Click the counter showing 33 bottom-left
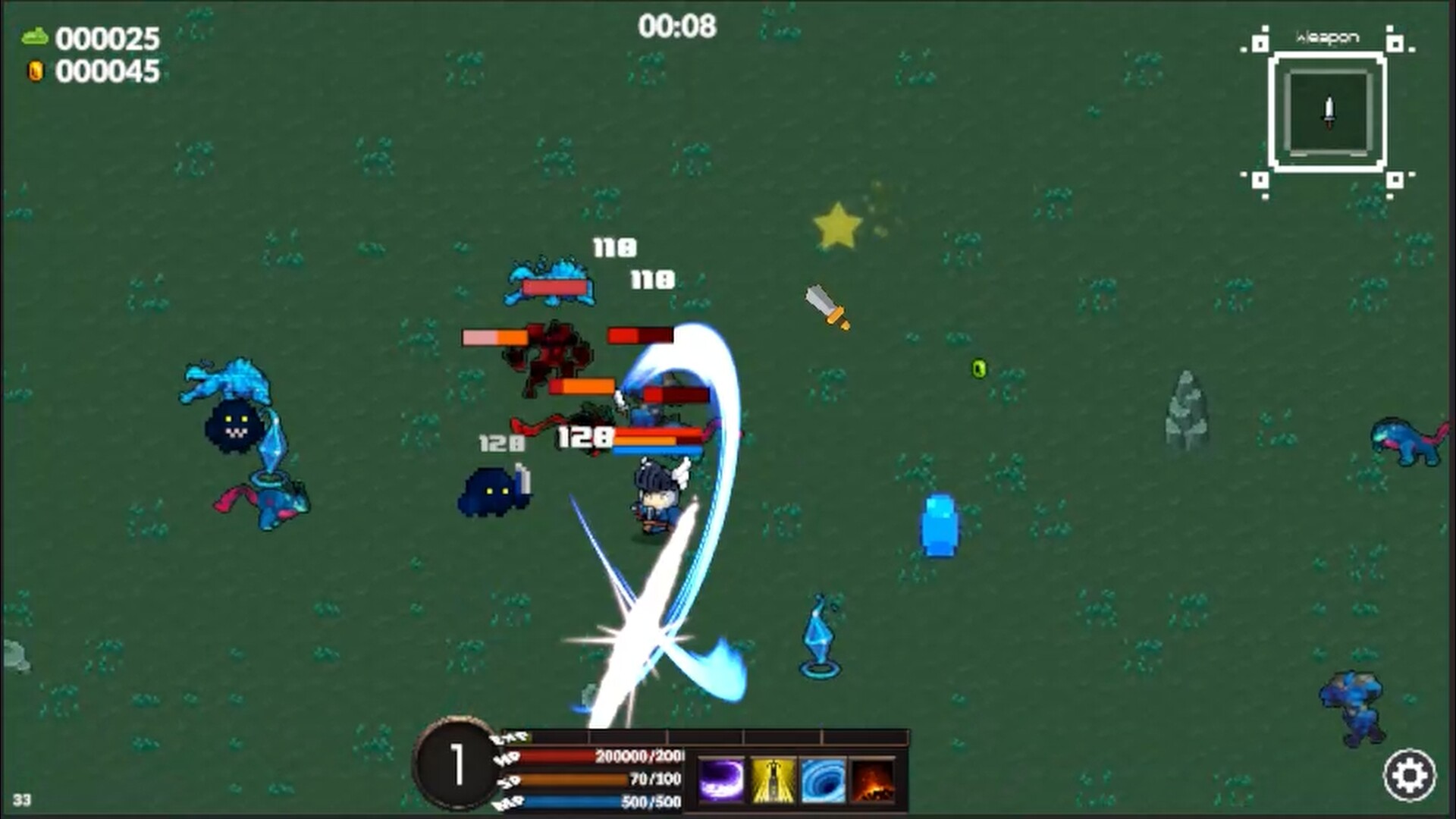The height and width of the screenshot is (819, 1456). [20, 800]
